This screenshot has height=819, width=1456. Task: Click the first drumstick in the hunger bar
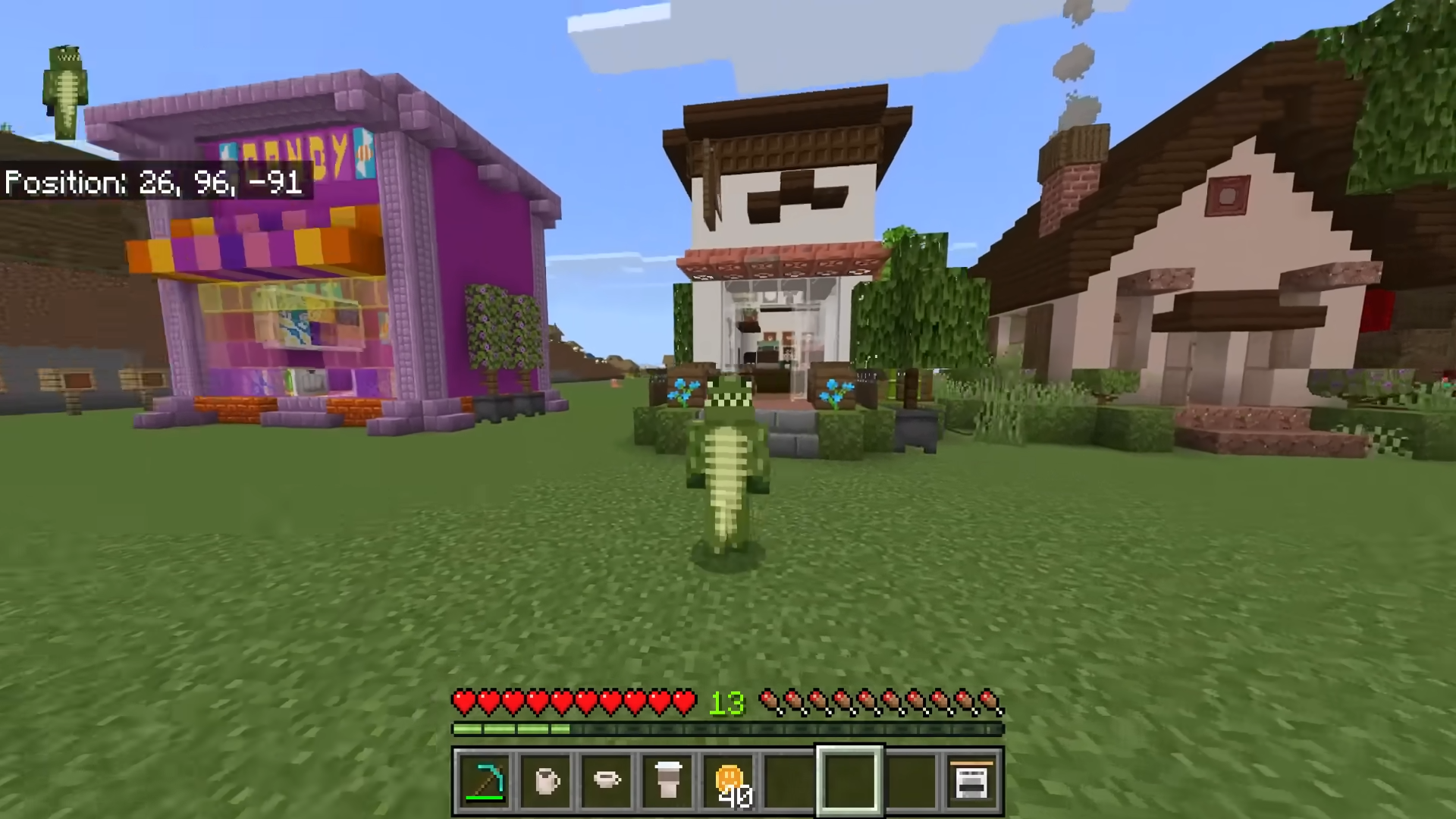click(771, 703)
